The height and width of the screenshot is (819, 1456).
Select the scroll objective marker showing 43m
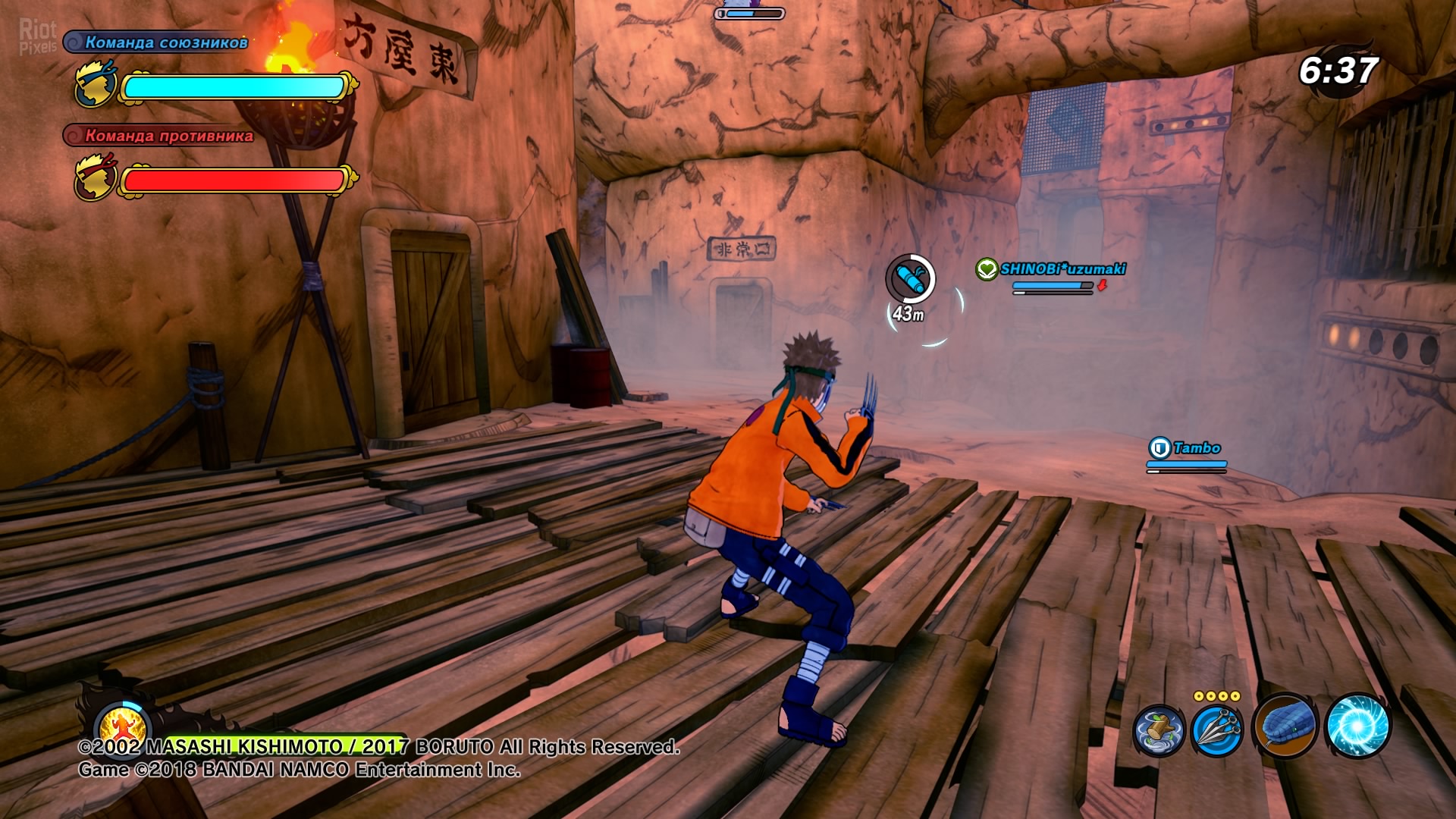click(910, 280)
